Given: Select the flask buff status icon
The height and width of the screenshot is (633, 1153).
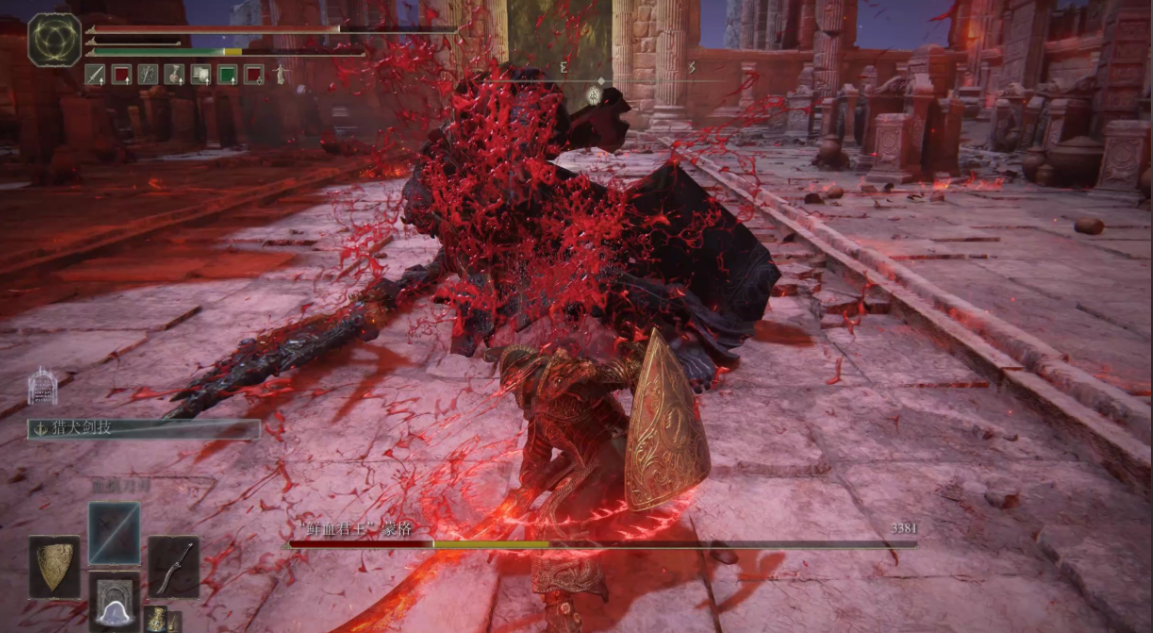Looking at the screenshot, I should (x=174, y=74).
